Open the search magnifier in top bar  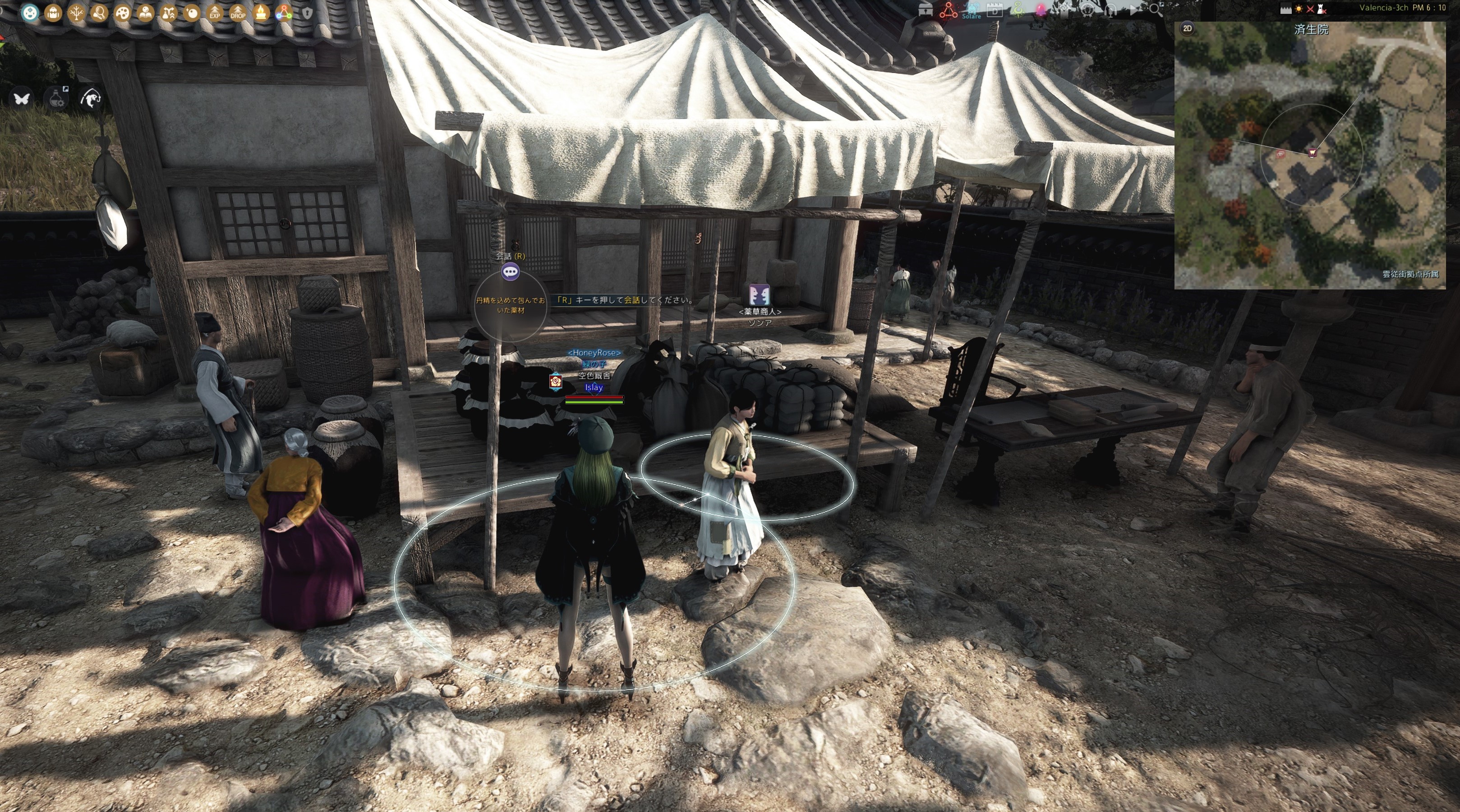click(x=1155, y=9)
